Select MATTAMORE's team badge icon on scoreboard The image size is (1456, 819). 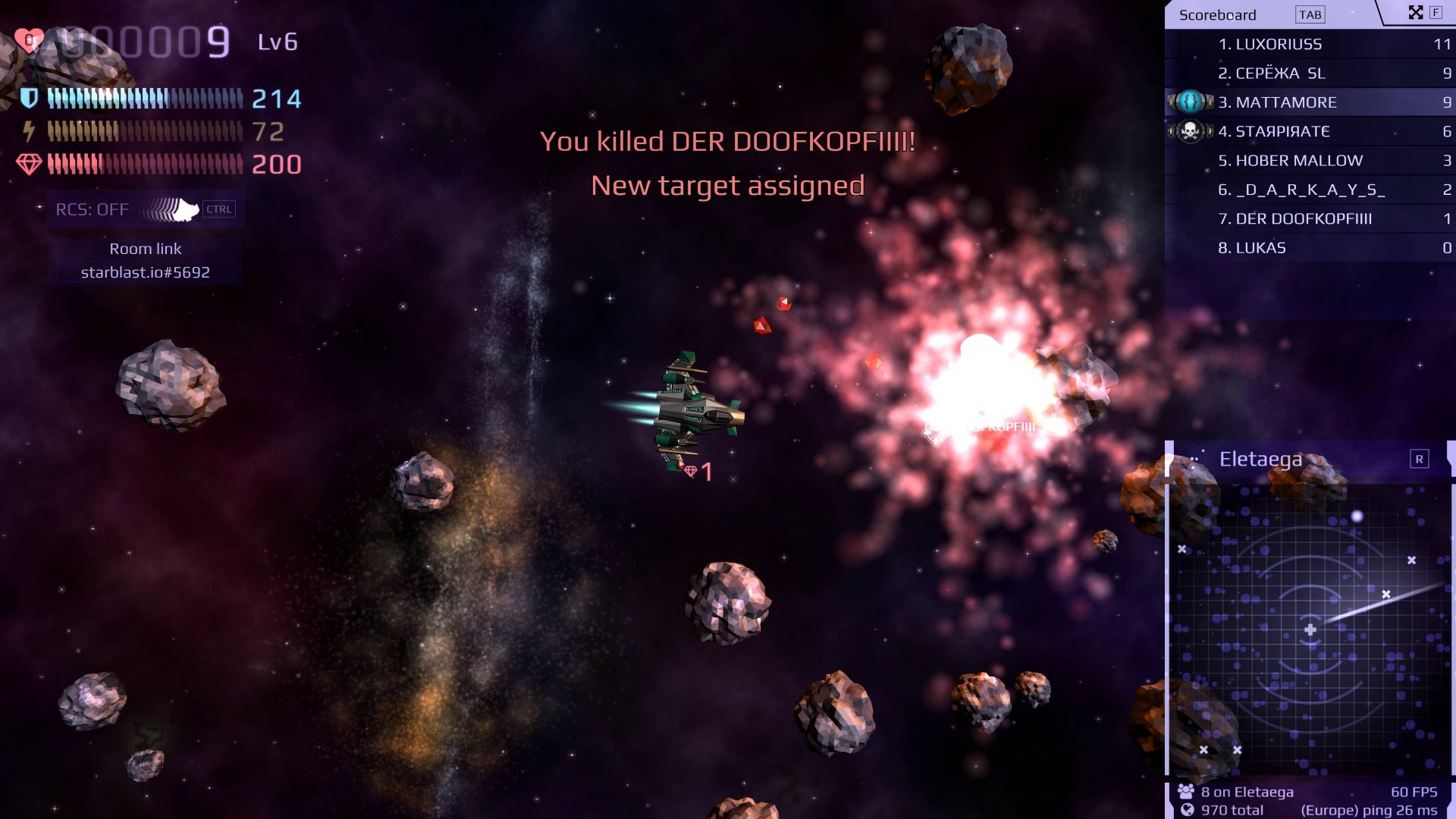point(1191,102)
